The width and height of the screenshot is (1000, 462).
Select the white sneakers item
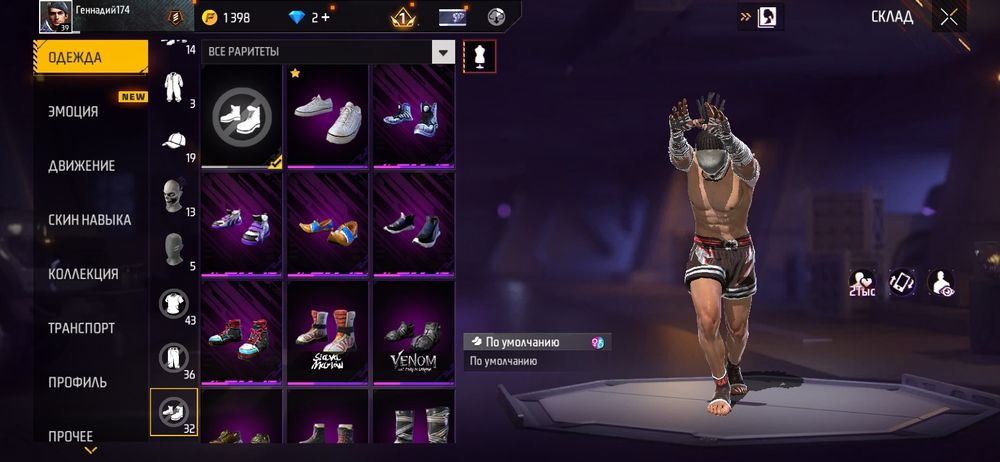tap(328, 116)
